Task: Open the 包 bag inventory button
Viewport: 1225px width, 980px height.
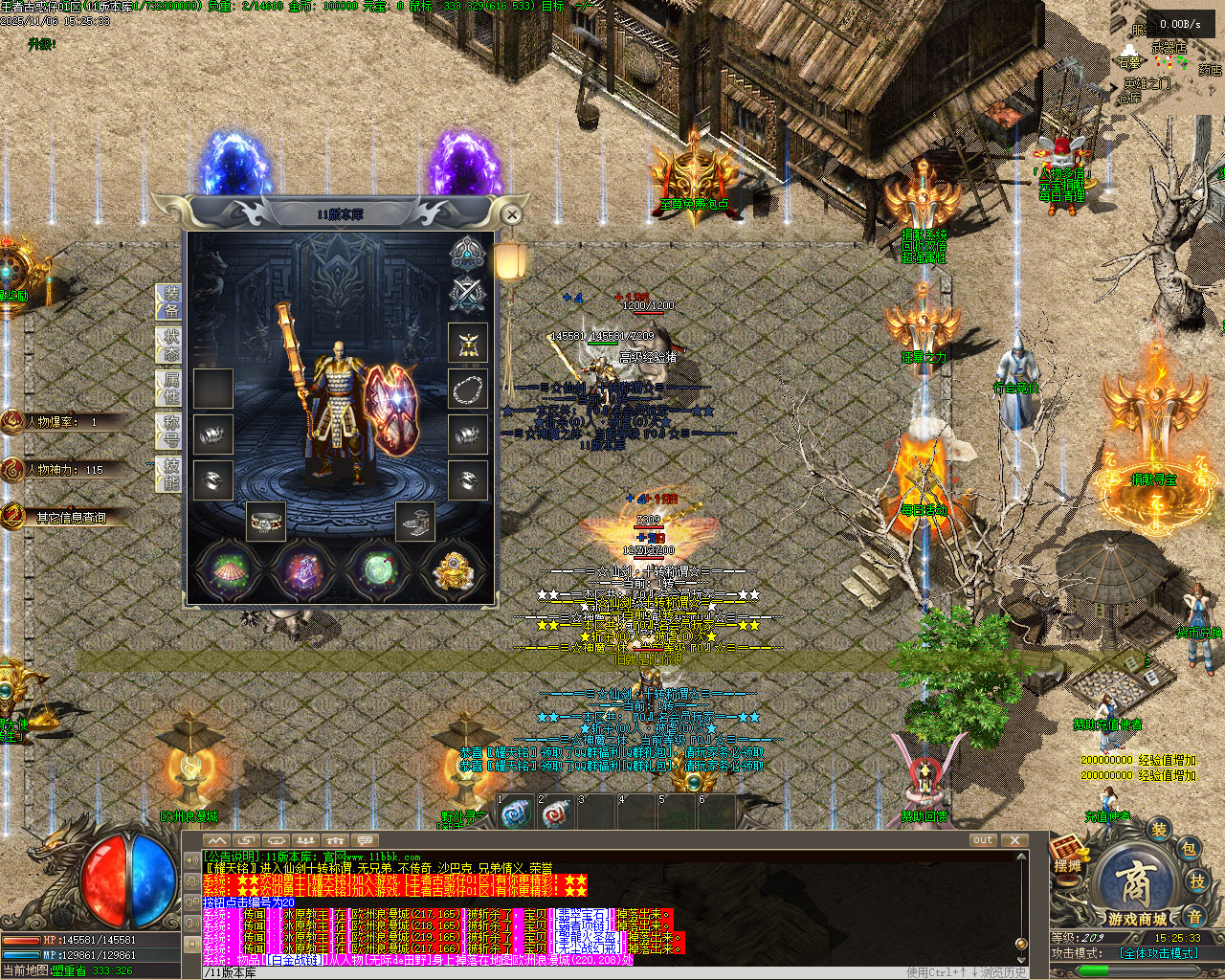Action: [x=1188, y=849]
